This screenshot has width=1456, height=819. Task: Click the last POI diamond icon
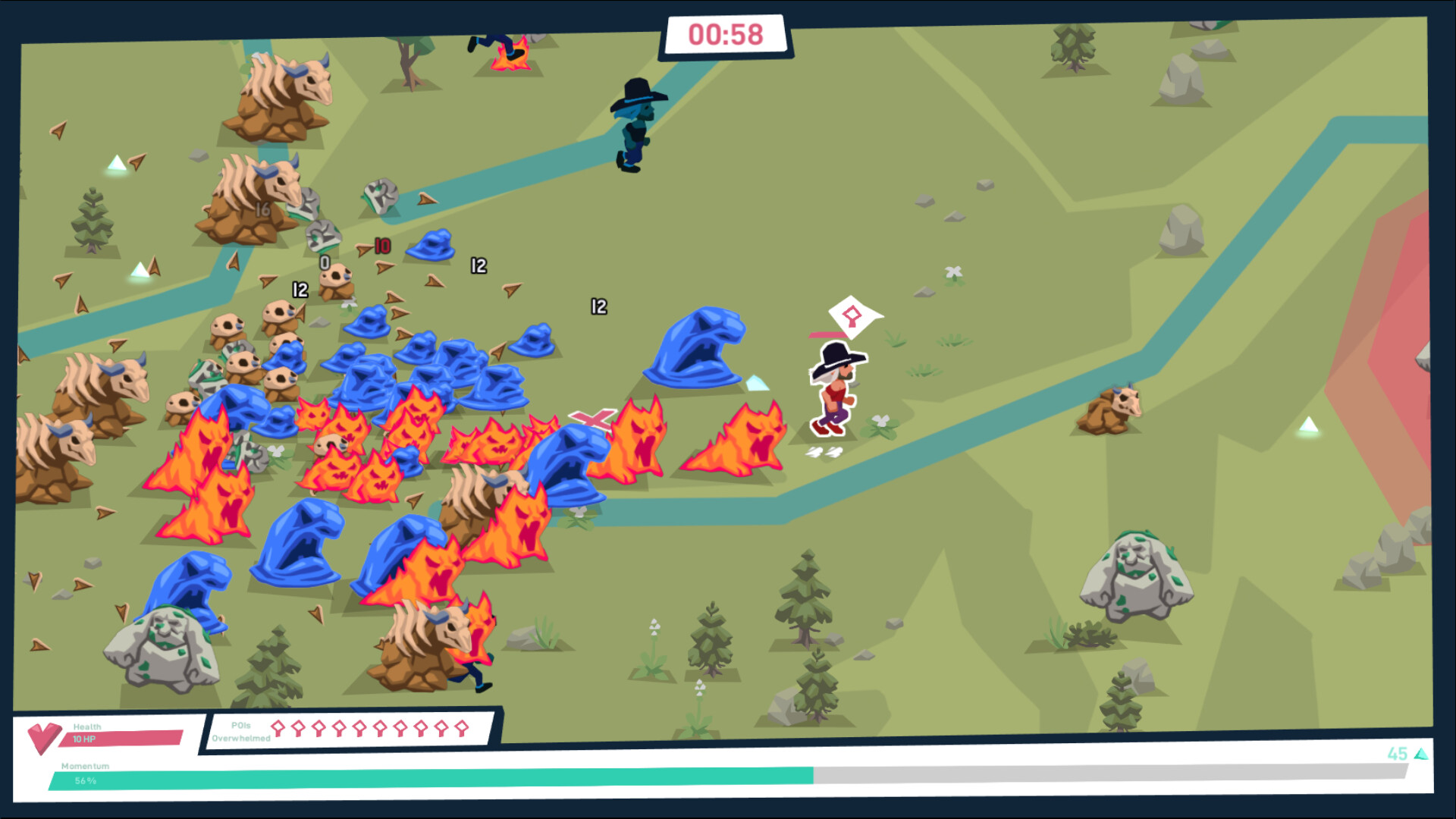coord(460,729)
